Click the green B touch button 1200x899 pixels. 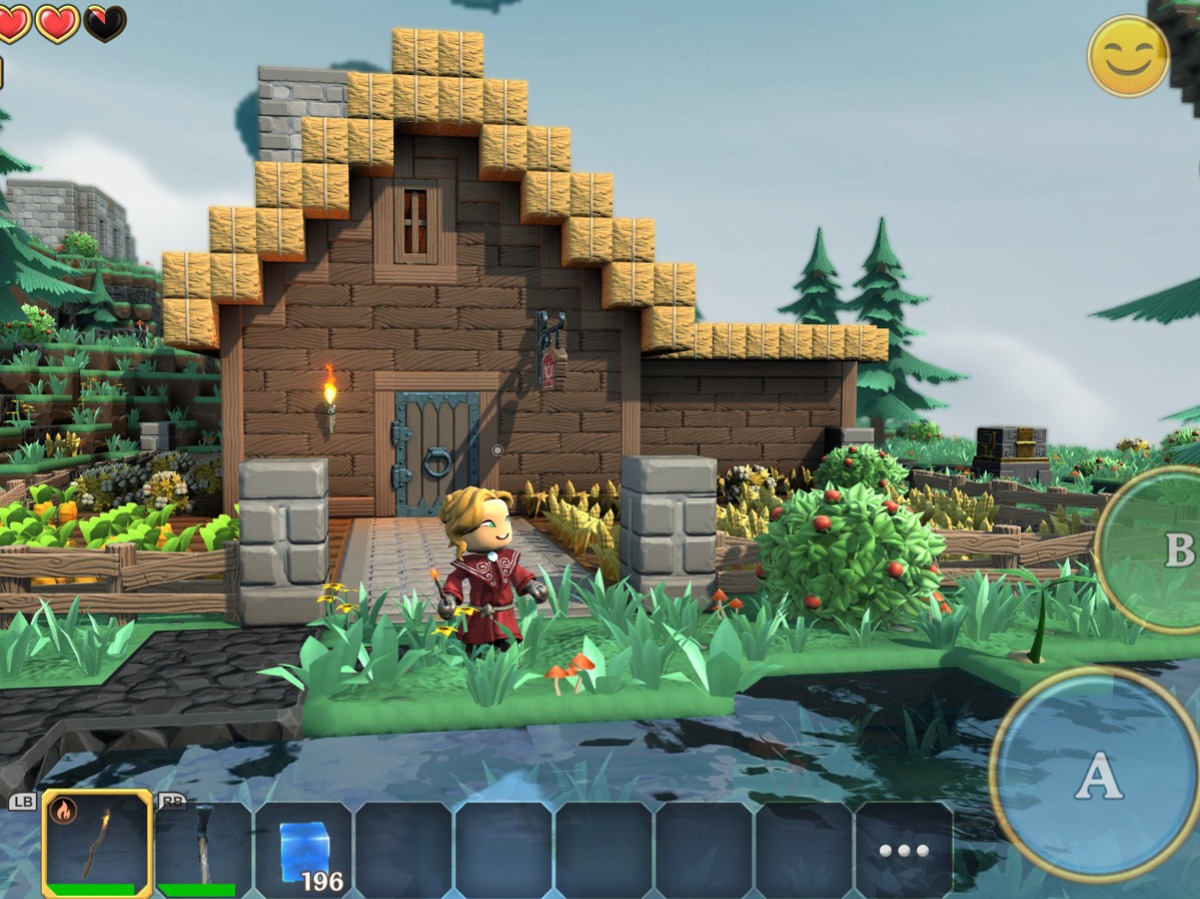(x=1160, y=549)
